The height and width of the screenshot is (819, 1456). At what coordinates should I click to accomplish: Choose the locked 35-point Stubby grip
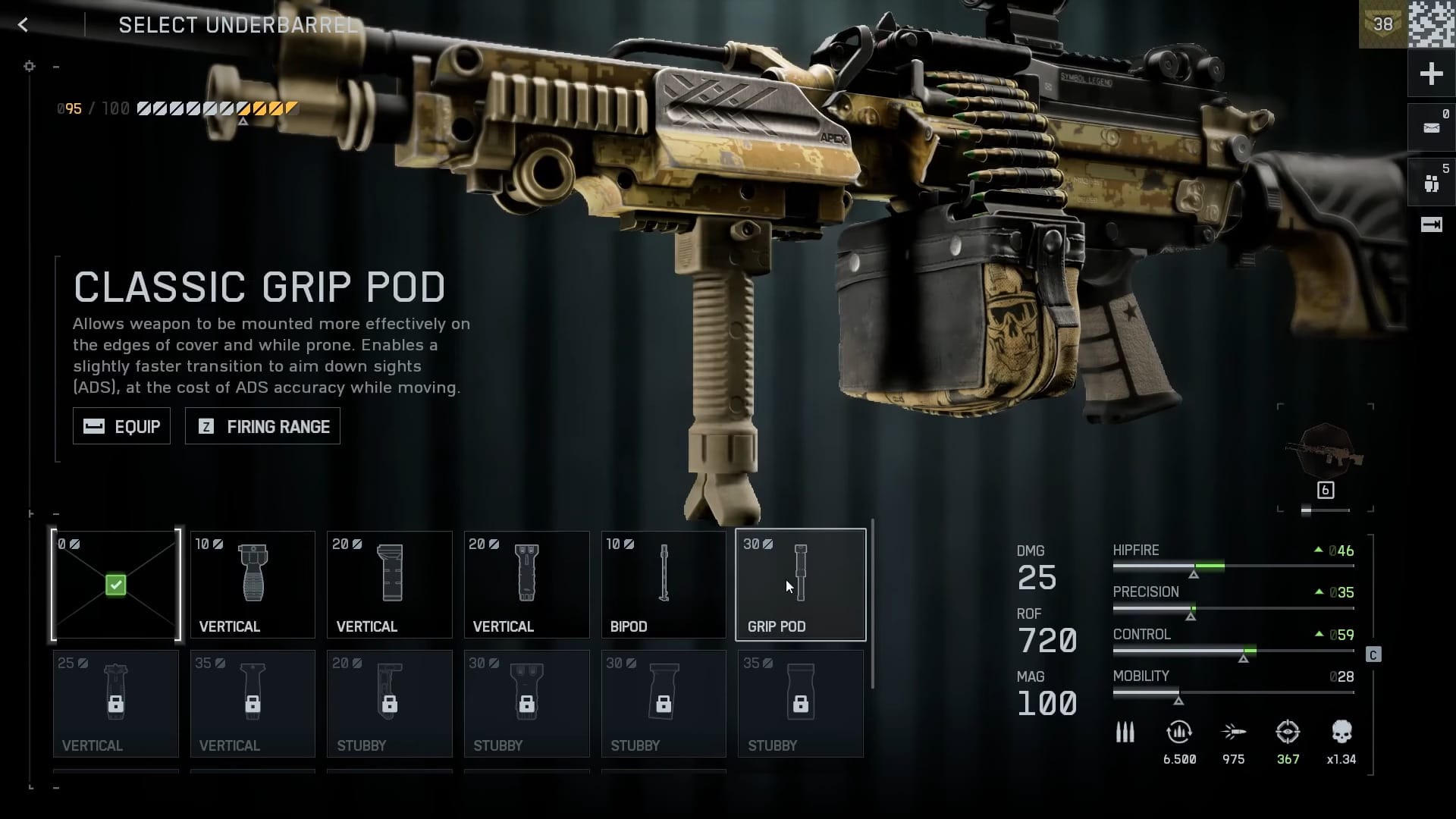tap(800, 704)
